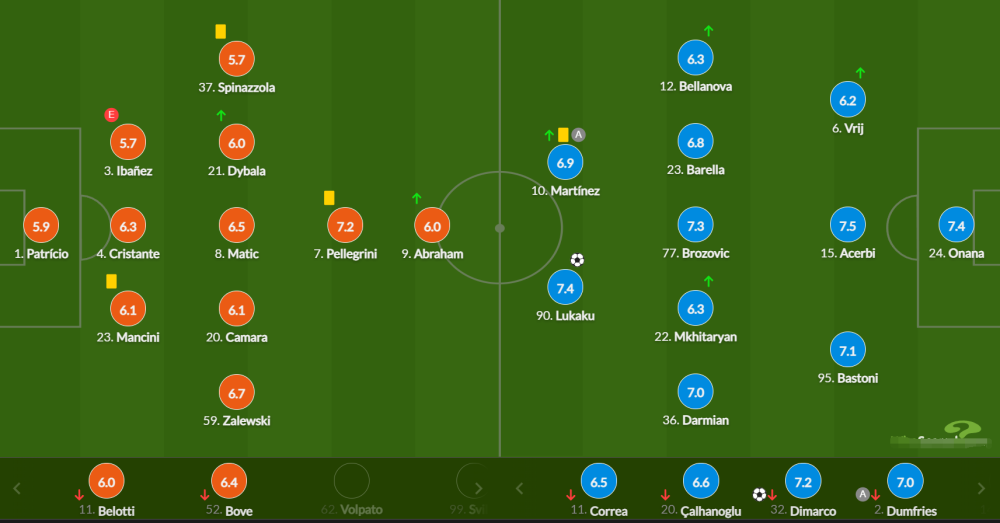Click Brozovic's 7.3 rating badge
Viewport: 1000px width, 523px height.
coord(696,227)
